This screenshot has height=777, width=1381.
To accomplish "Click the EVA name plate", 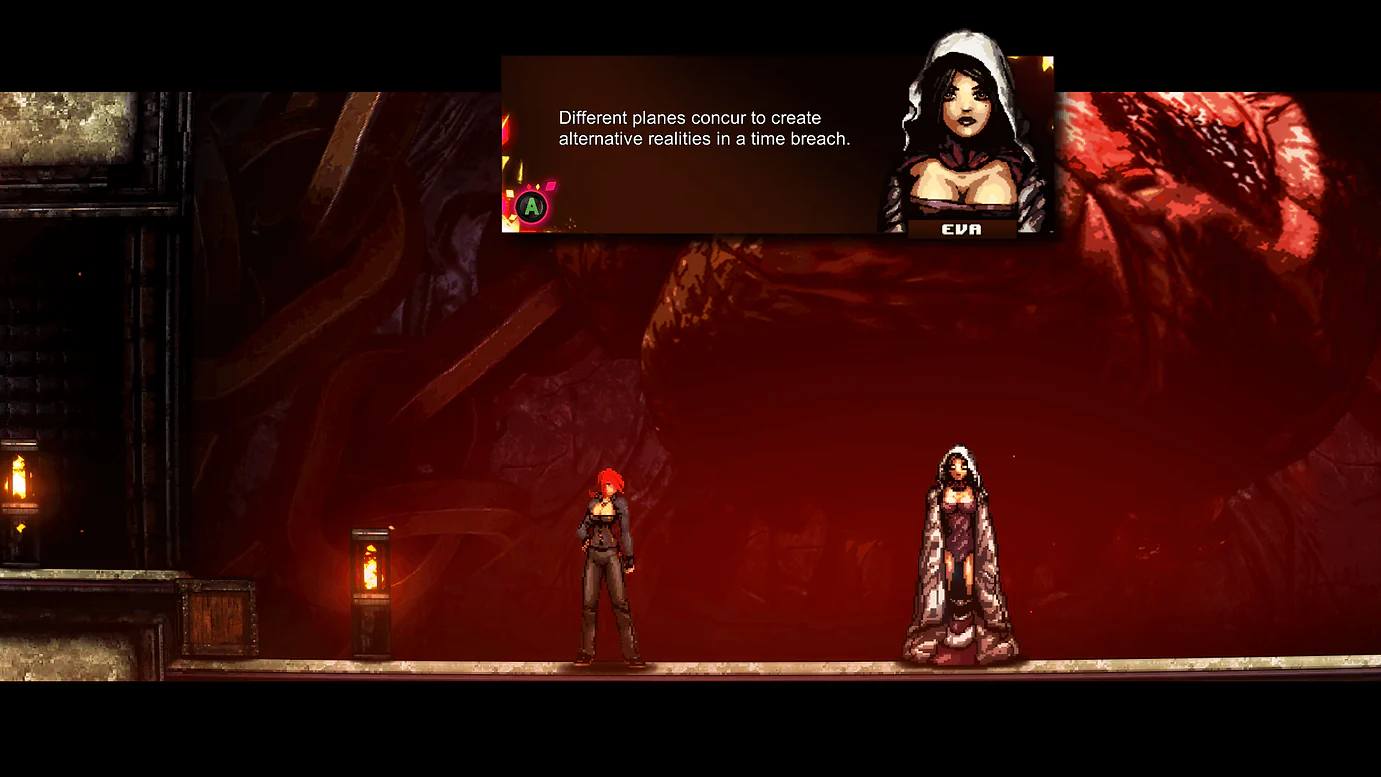I will point(963,227).
